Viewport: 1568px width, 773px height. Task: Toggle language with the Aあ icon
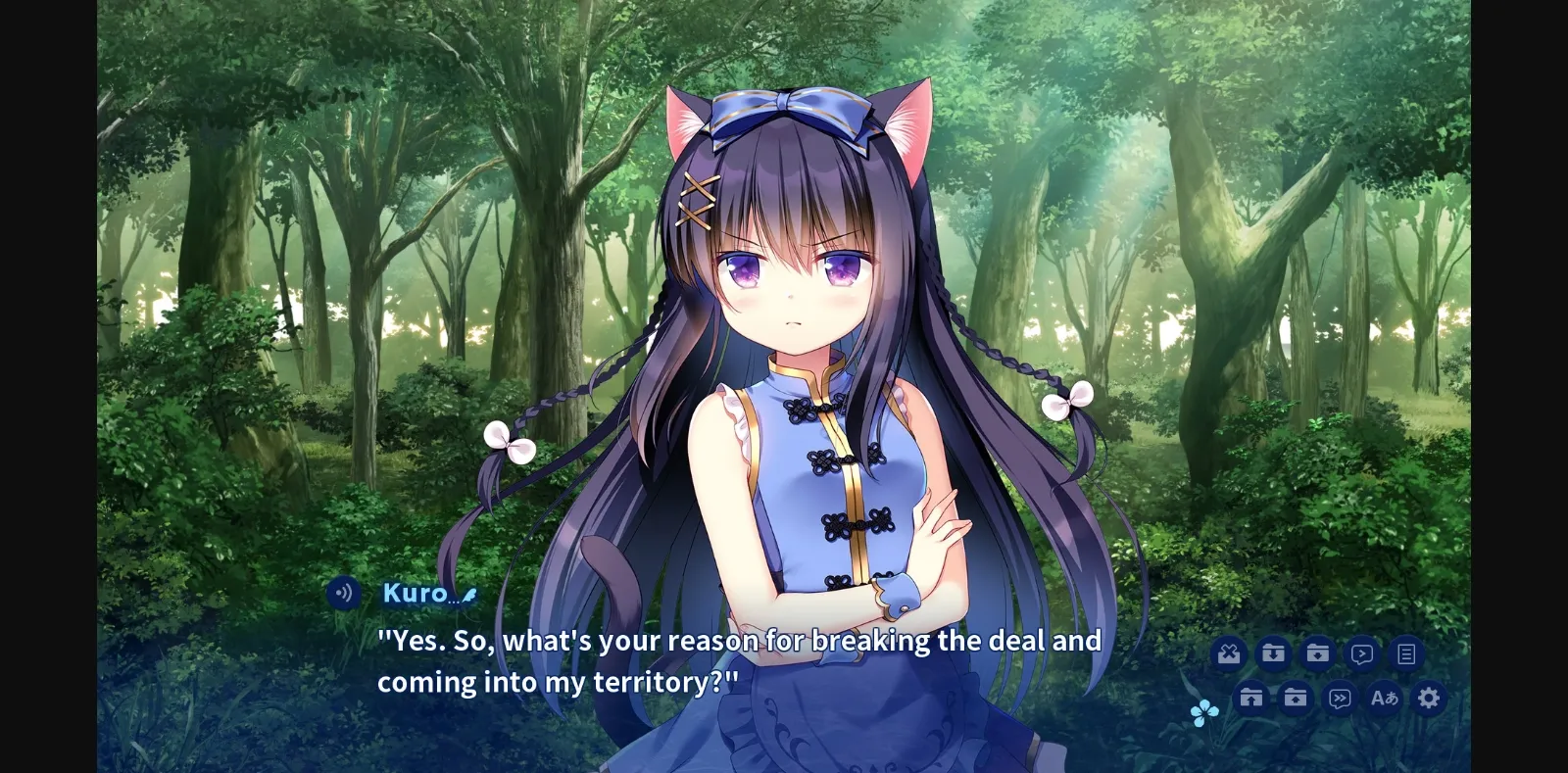[1385, 698]
